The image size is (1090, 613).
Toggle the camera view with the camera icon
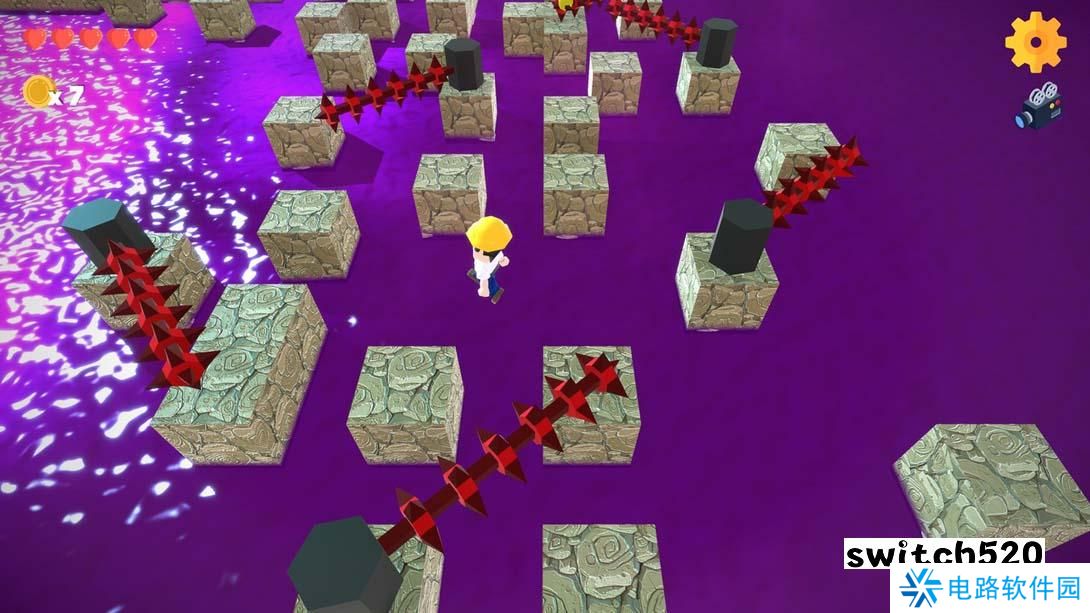[1038, 107]
